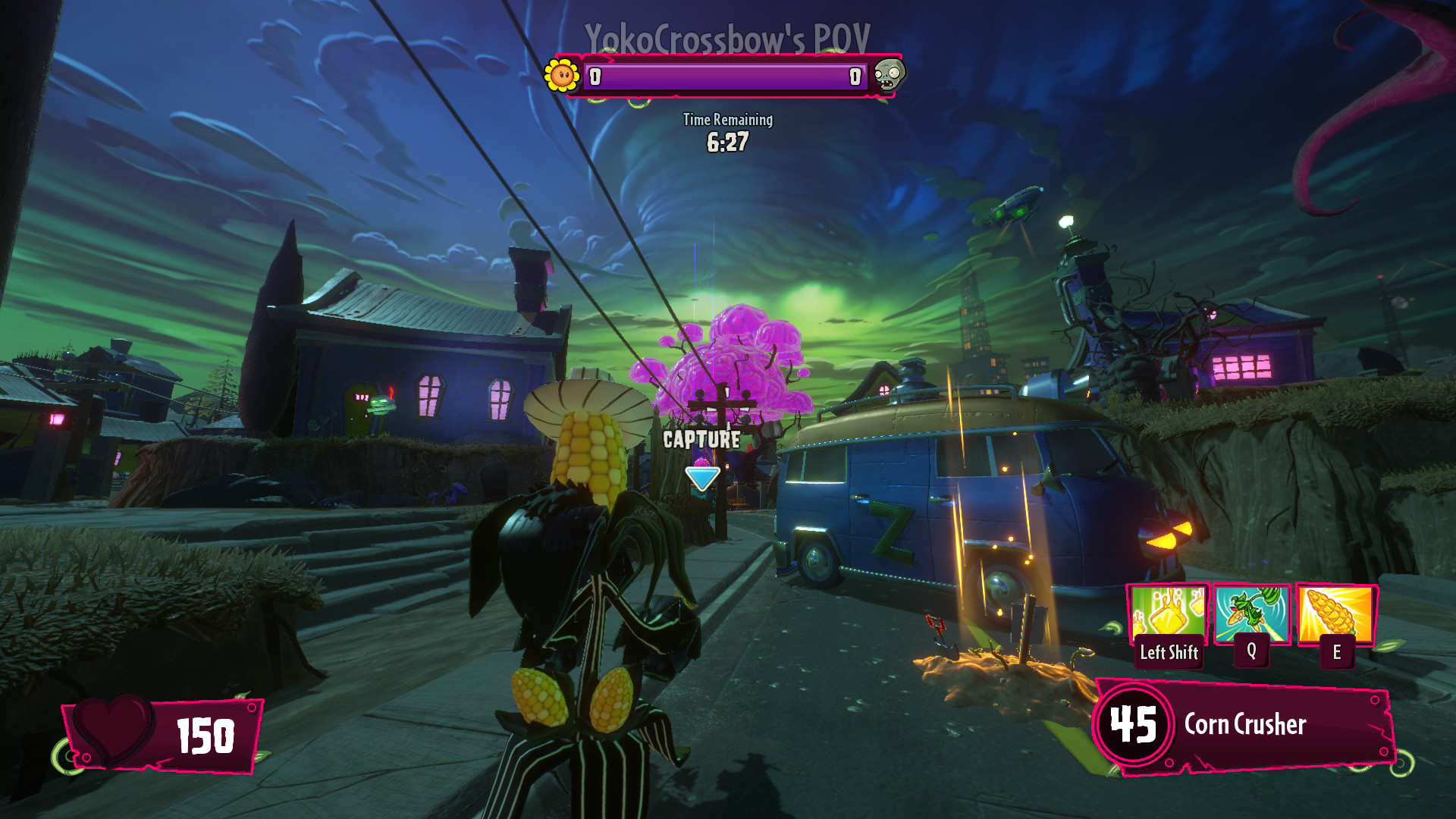Click YokoCrossbow's POV title text
Image resolution: width=1456 pixels, height=819 pixels.
726,34
